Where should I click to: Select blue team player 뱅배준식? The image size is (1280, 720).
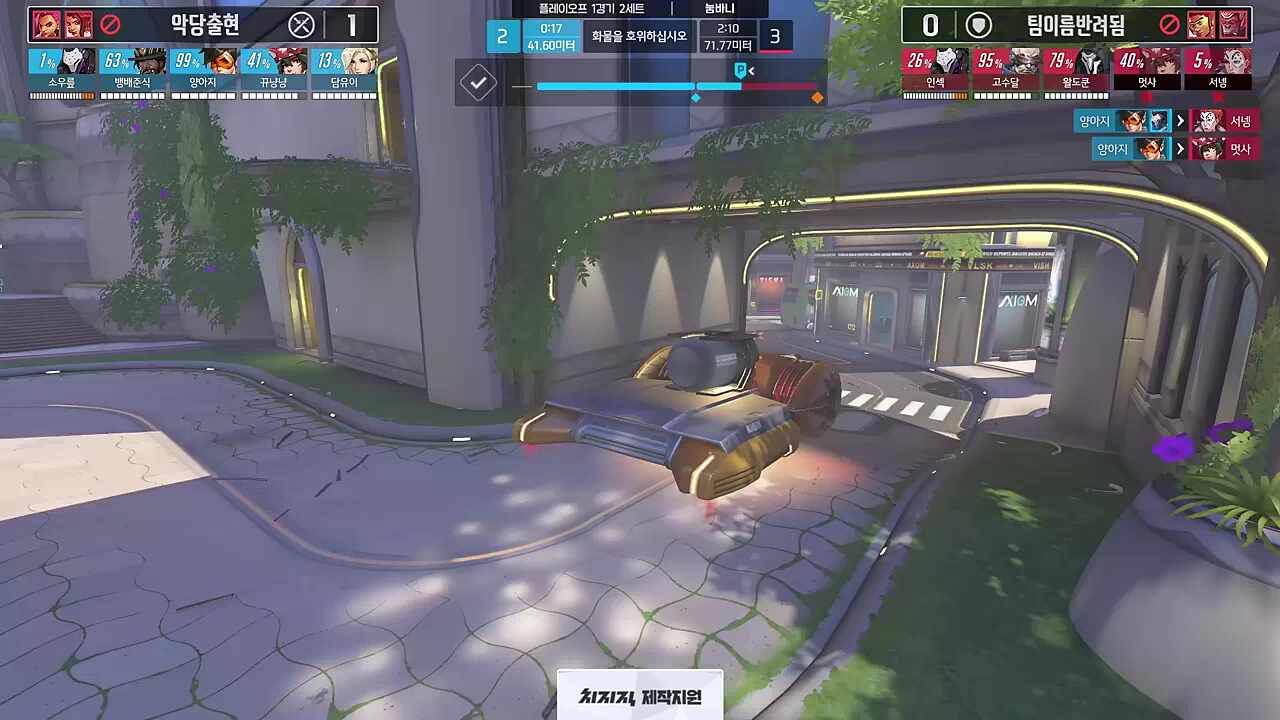pos(132,72)
